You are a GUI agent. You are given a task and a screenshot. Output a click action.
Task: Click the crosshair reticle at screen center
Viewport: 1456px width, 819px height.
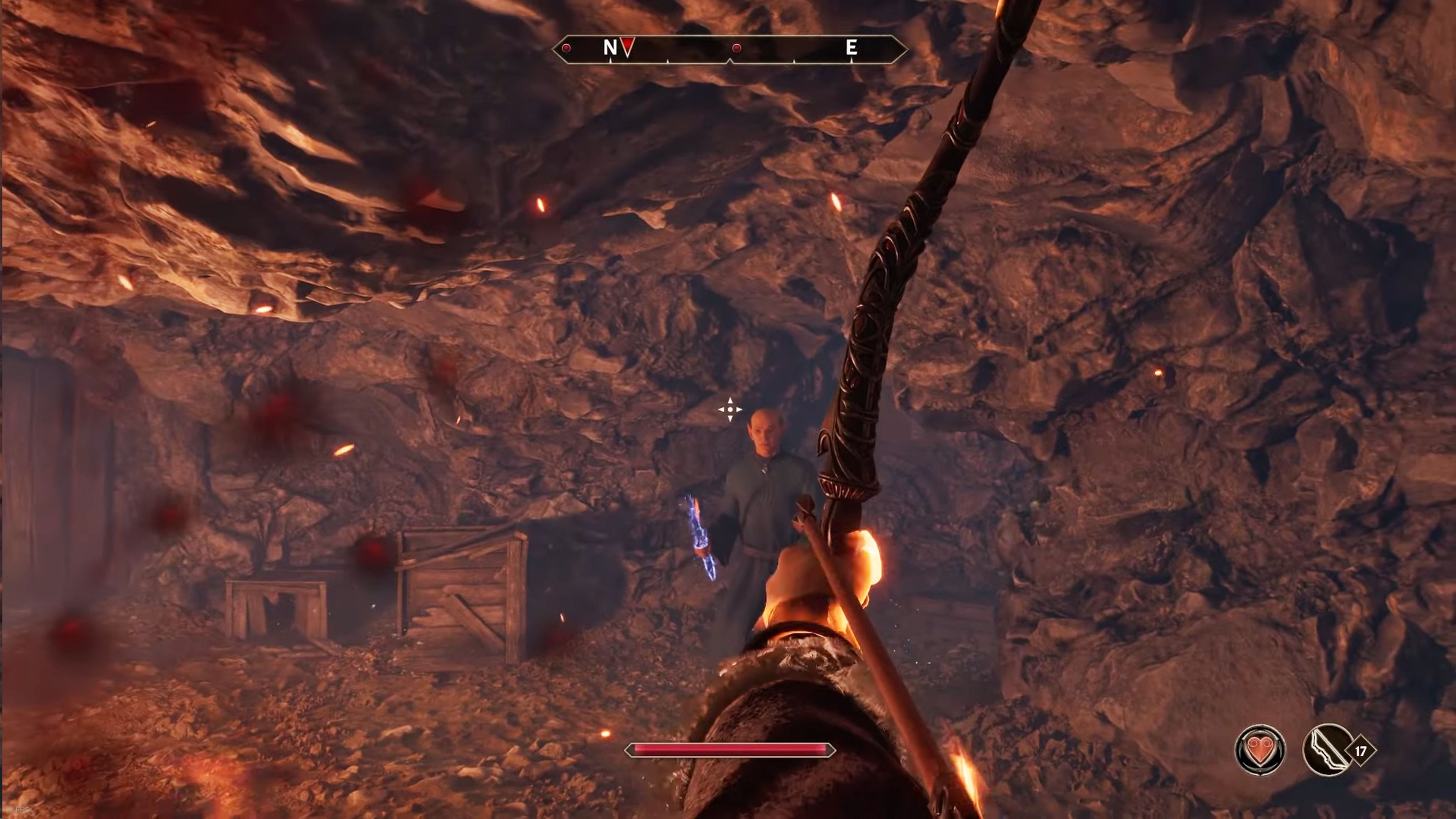pos(731,409)
